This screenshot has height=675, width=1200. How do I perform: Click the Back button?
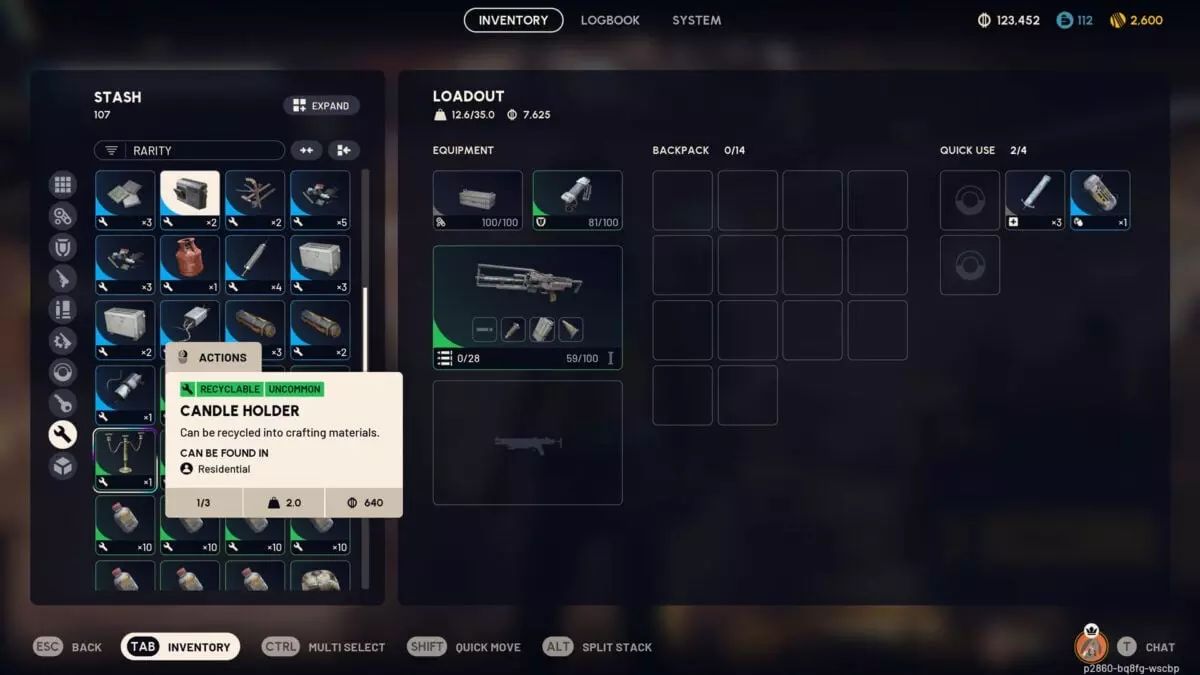69,647
